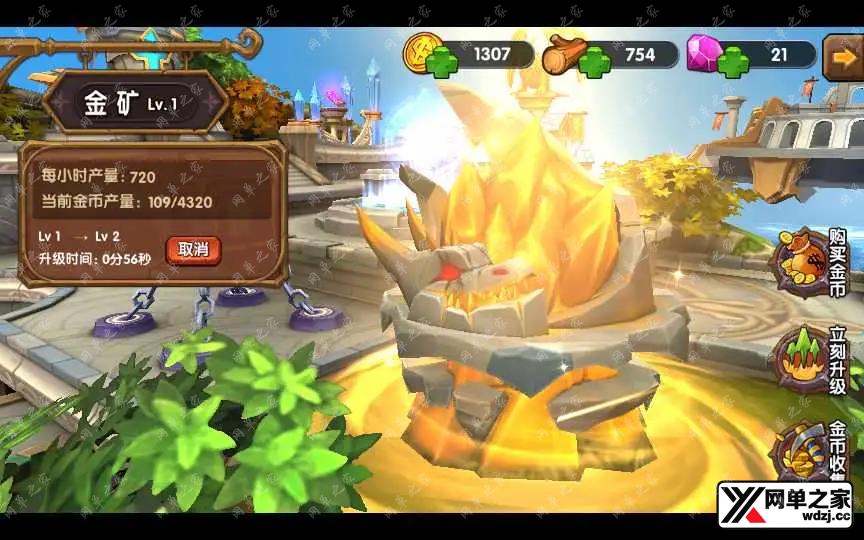Open the 网单之家 wdzj.cc watermark logo
The height and width of the screenshot is (540, 864).
(784, 504)
